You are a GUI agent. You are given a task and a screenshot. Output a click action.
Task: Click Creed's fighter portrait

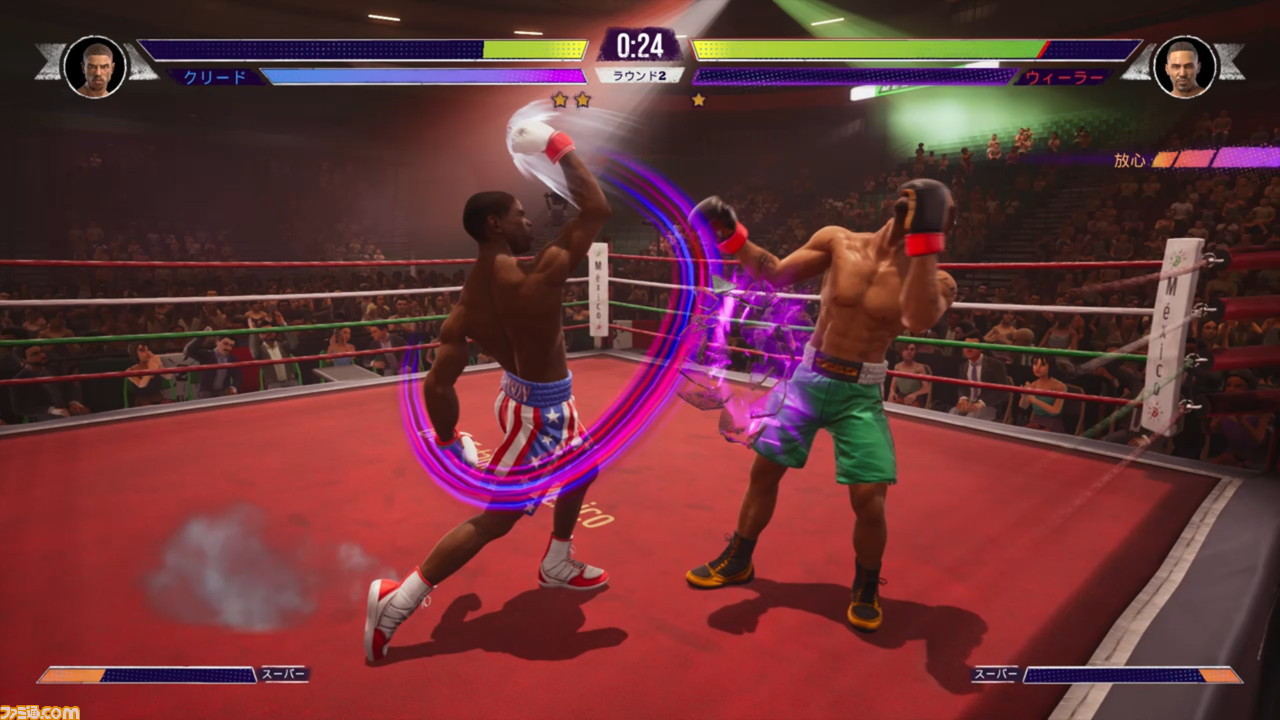pos(95,67)
